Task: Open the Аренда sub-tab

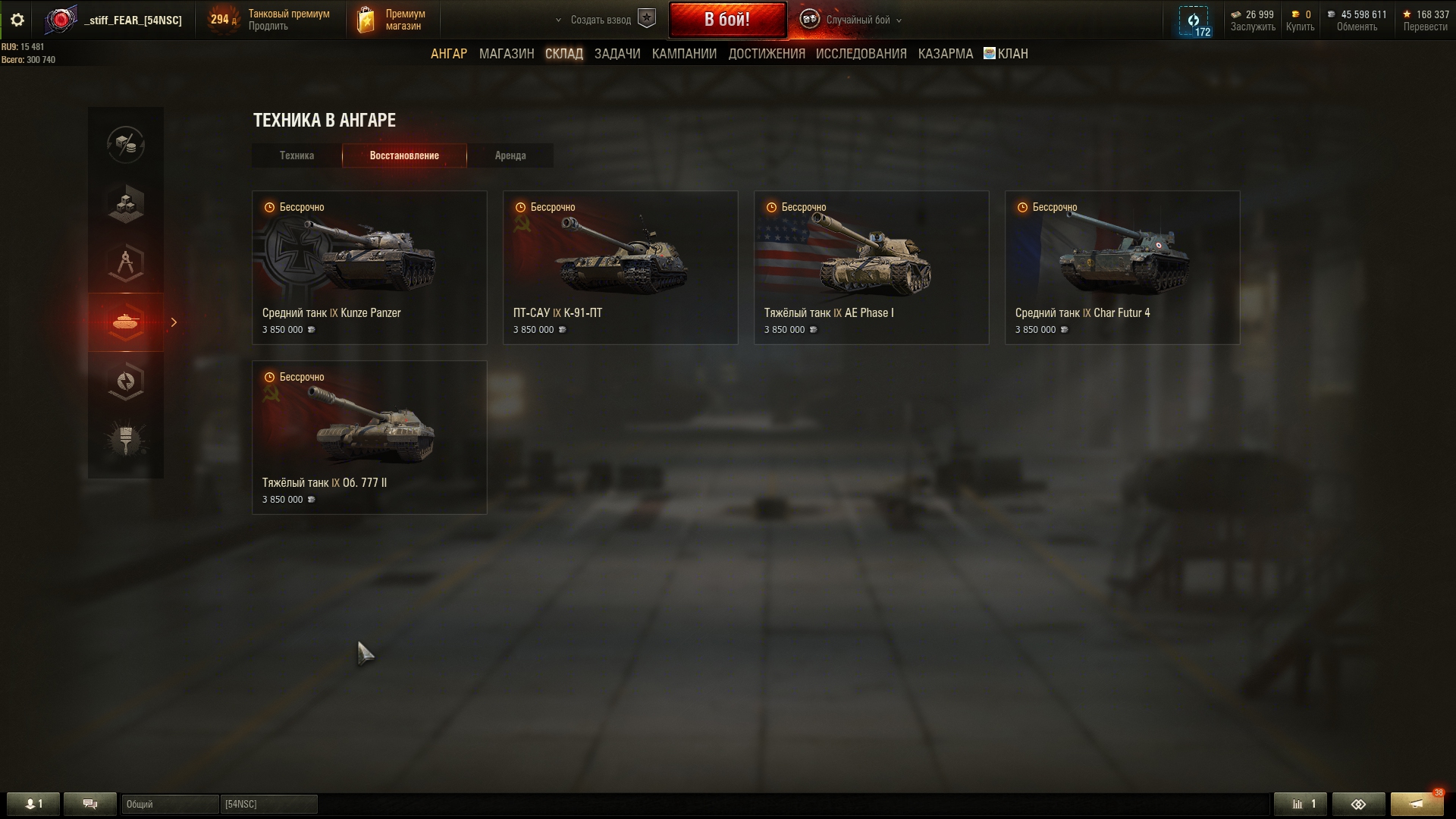Action: pos(510,155)
